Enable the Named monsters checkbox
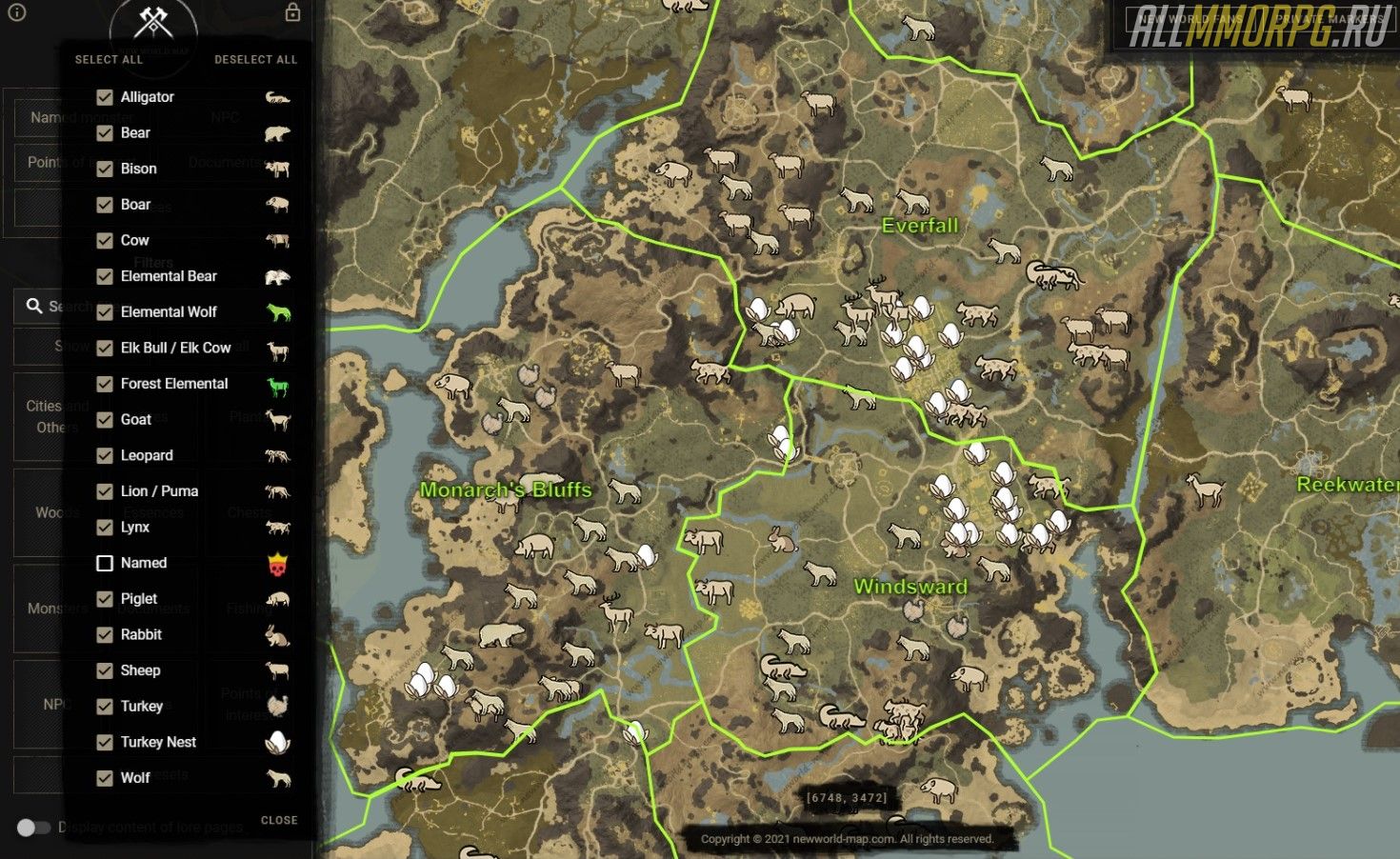The width and height of the screenshot is (1400, 859). coord(105,563)
